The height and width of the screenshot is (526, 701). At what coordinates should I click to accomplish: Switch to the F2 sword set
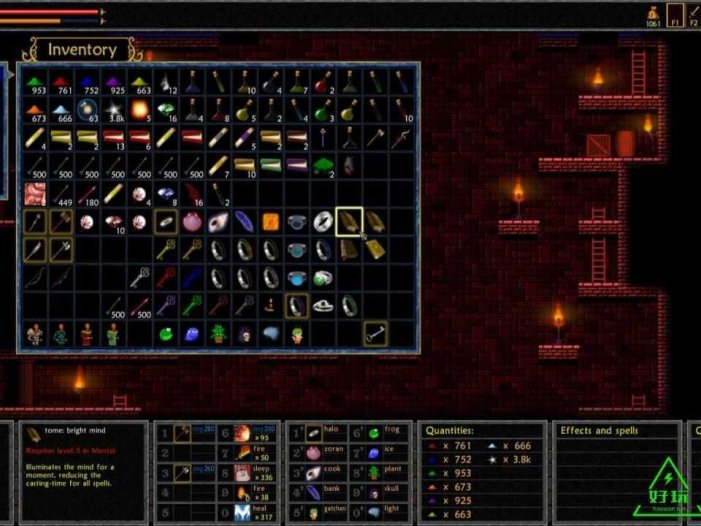(x=695, y=15)
